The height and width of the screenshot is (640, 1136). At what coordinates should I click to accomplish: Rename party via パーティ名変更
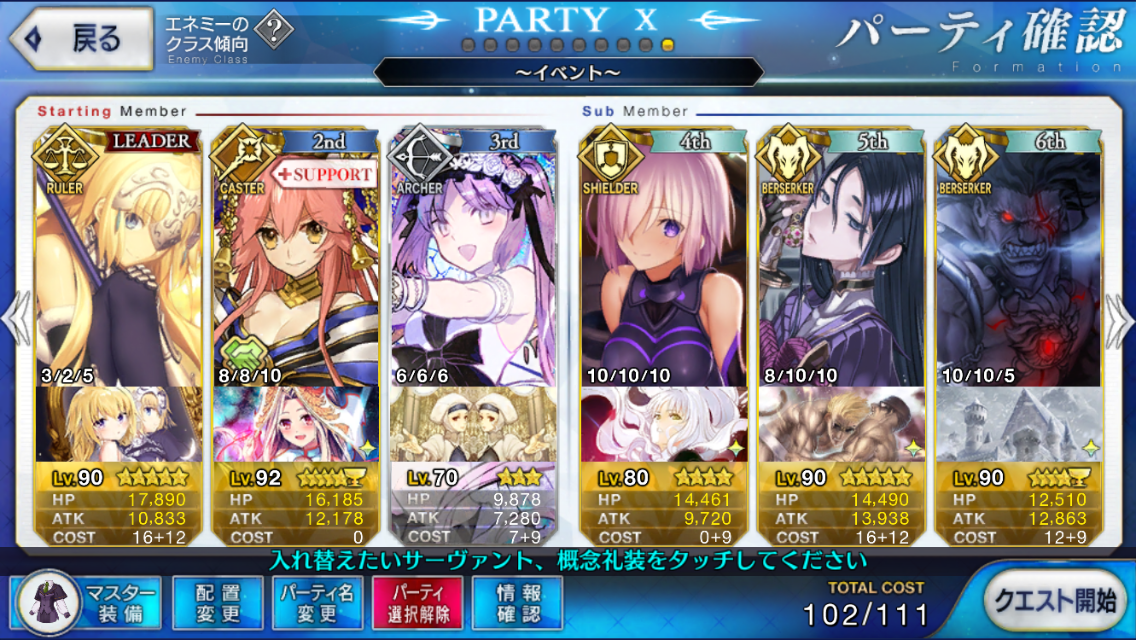pos(315,603)
